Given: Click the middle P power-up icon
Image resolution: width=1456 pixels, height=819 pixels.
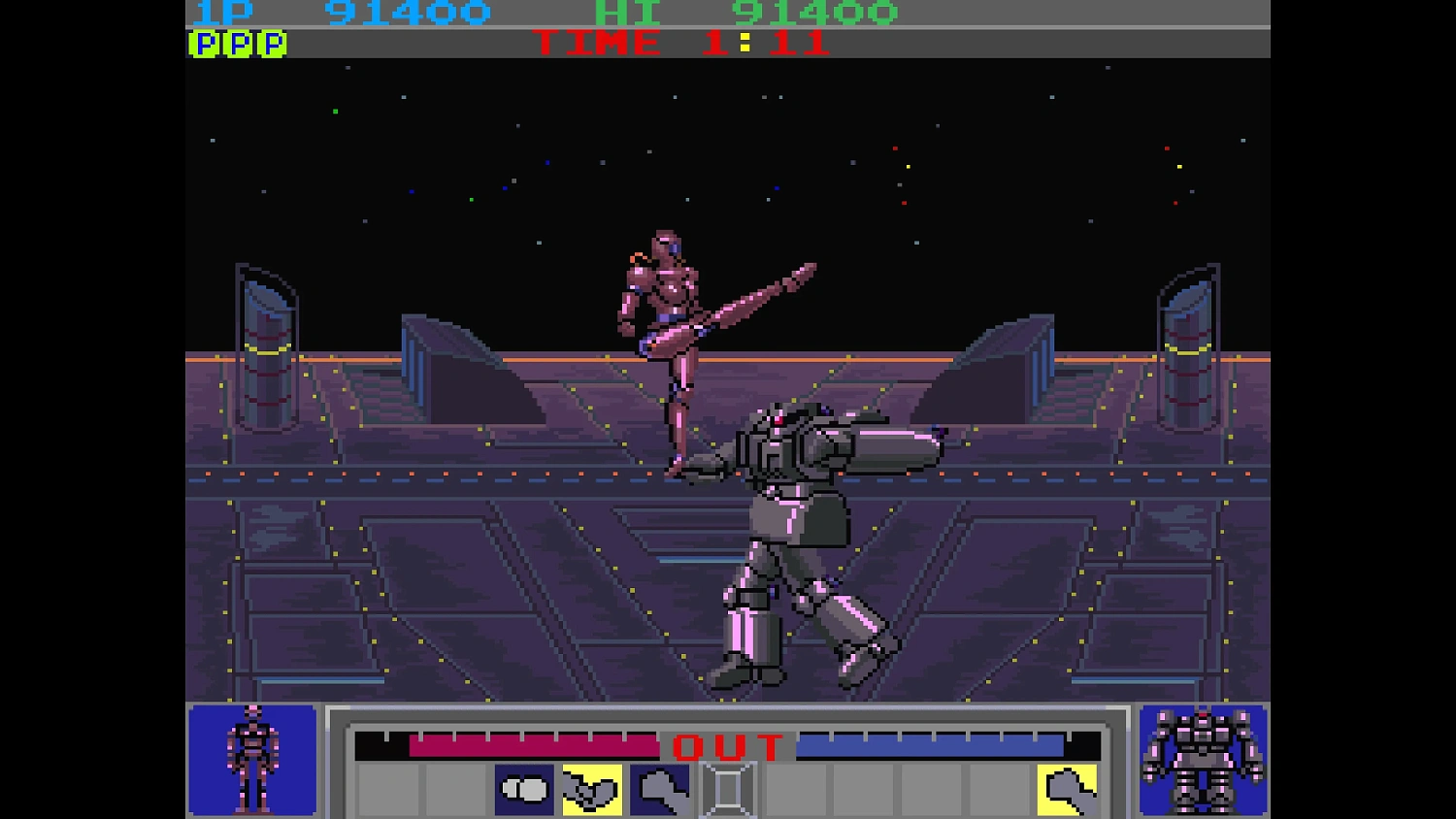Looking at the screenshot, I should click(x=236, y=43).
